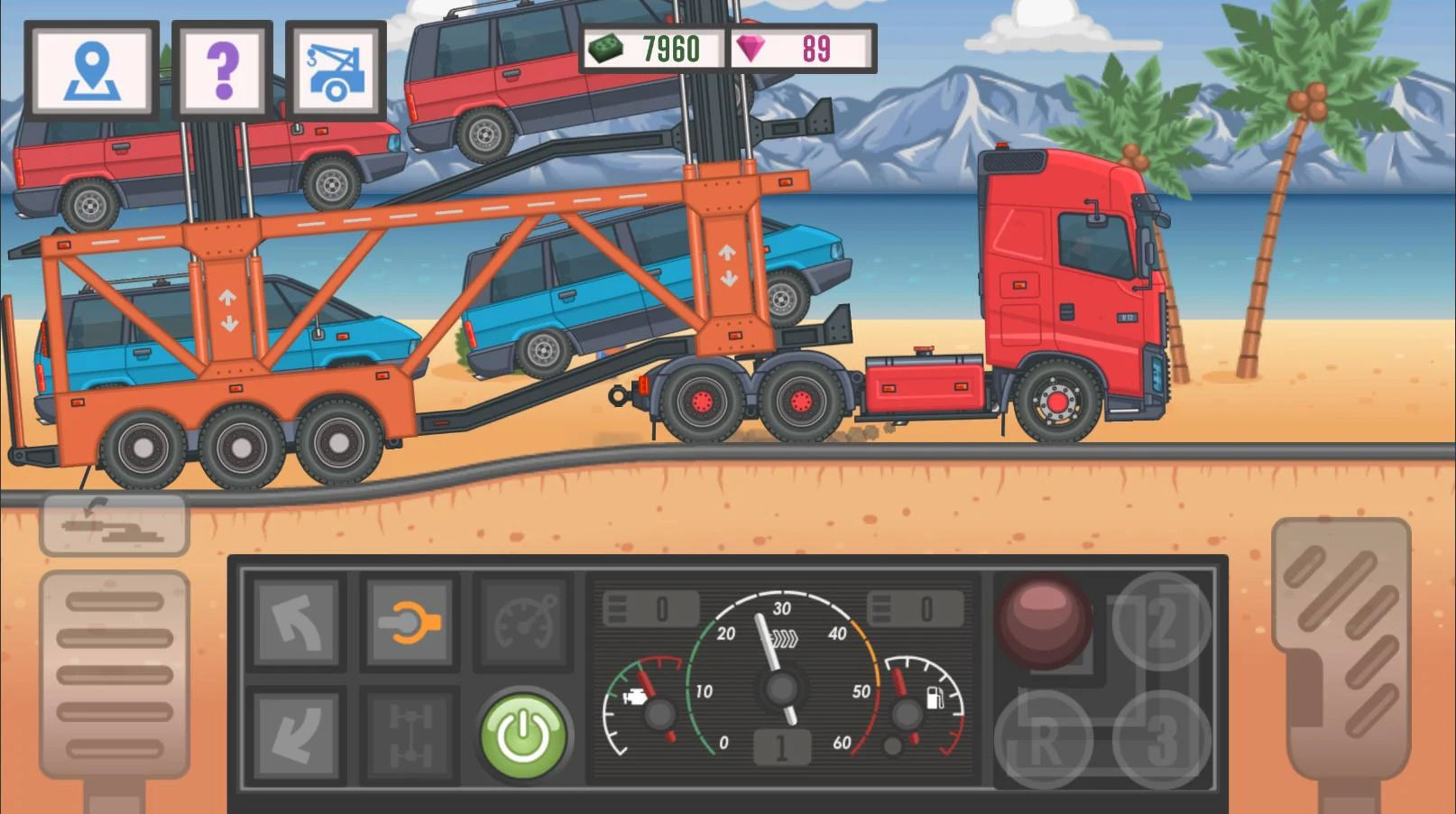This screenshot has width=1456, height=814.
Task: Open the map location button
Action: point(91,70)
